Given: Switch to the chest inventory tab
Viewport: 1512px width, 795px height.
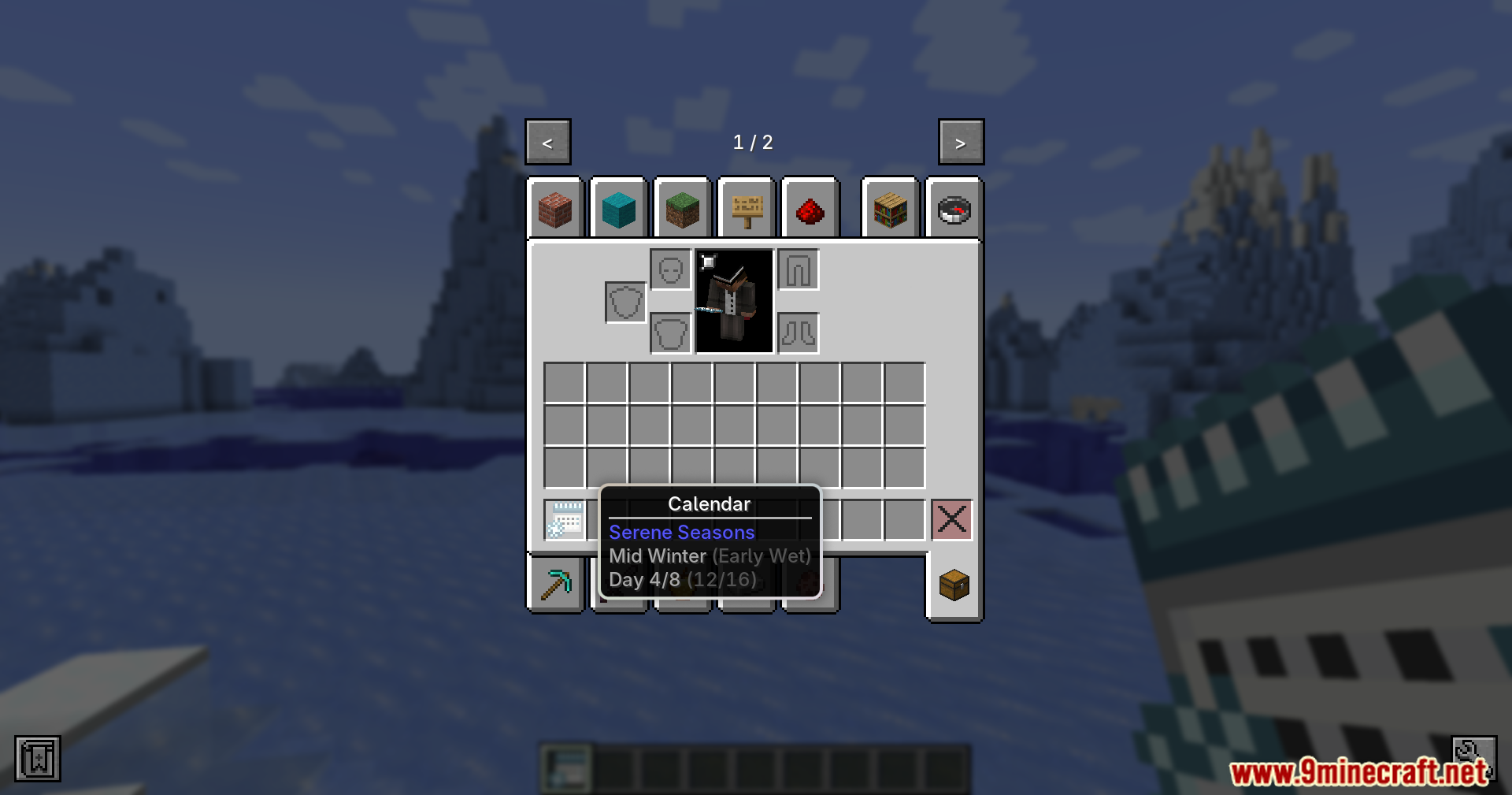Looking at the screenshot, I should coord(953,585).
